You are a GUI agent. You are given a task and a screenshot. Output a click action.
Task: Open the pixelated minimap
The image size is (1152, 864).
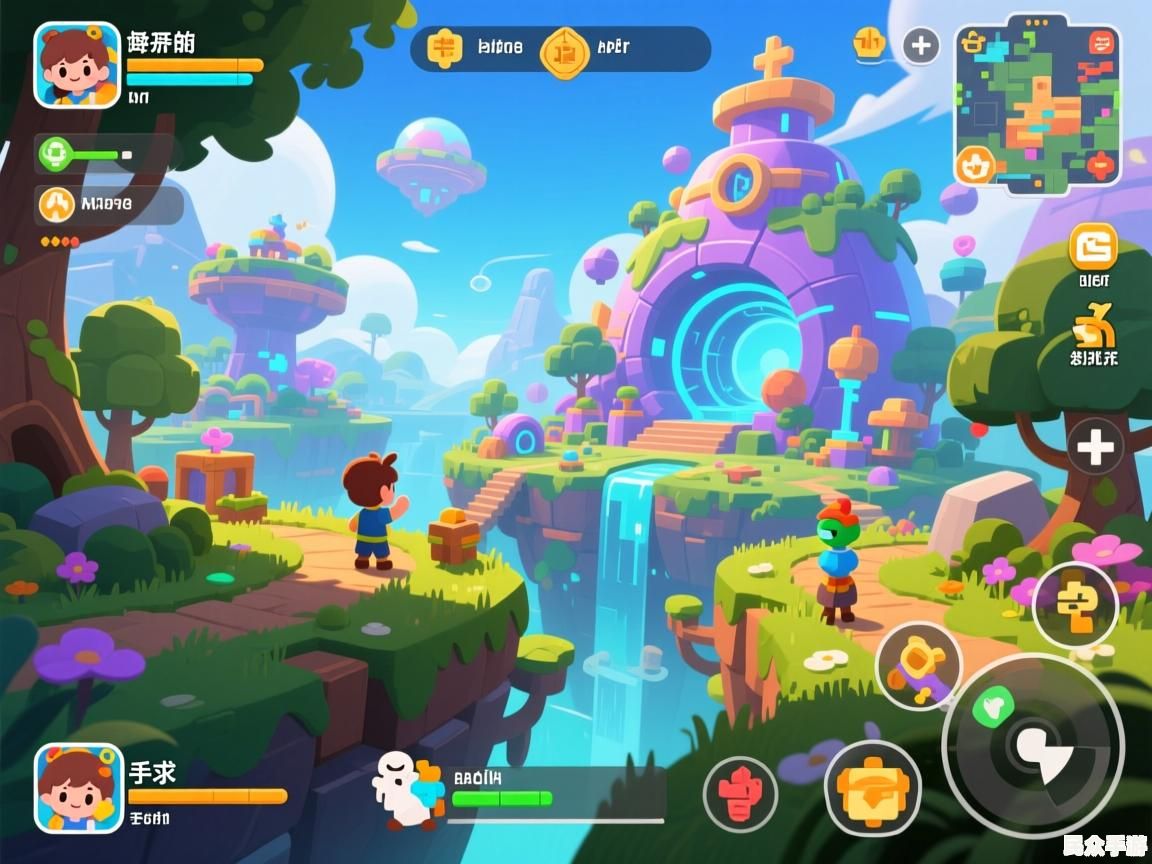click(x=1038, y=103)
